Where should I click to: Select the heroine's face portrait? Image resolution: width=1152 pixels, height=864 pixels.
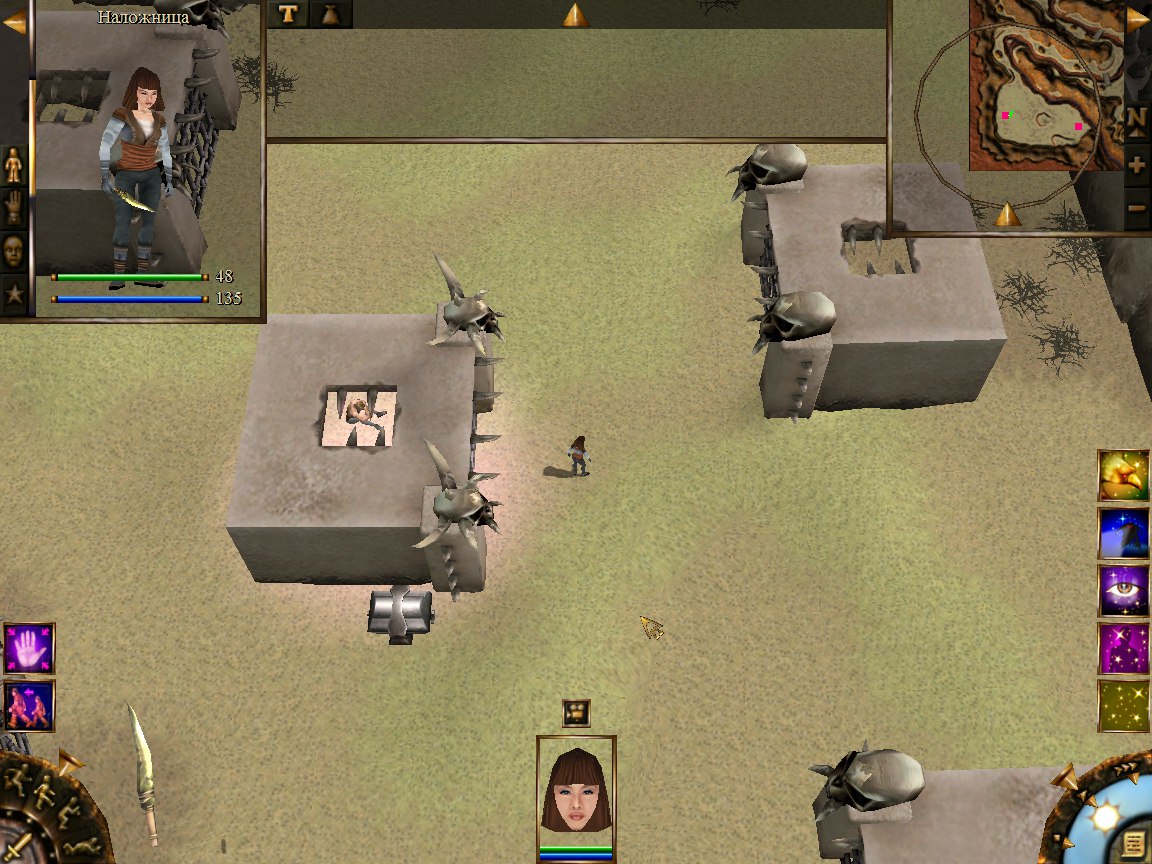[576, 790]
